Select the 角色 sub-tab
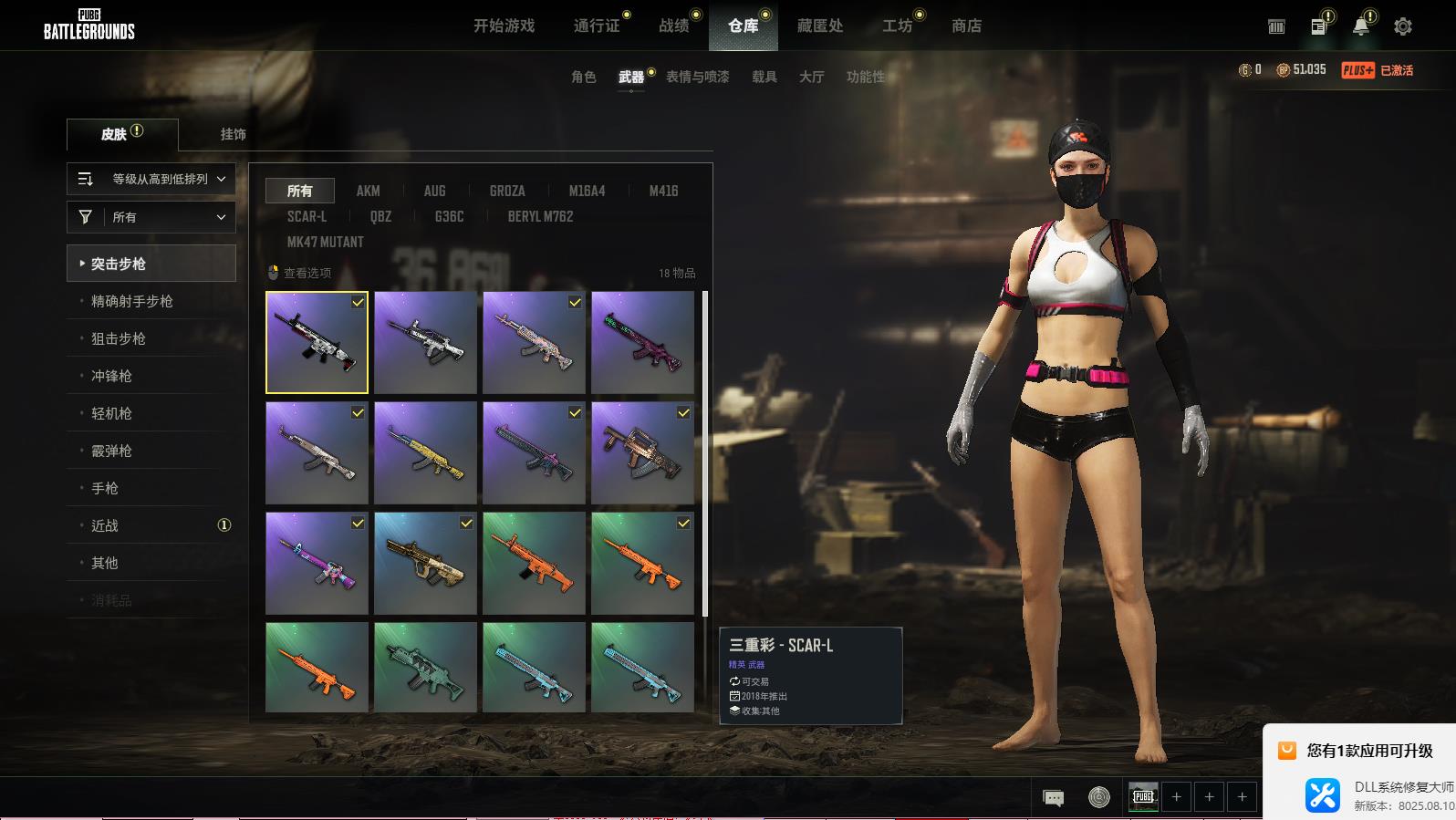This screenshot has width=1456, height=820. [584, 77]
